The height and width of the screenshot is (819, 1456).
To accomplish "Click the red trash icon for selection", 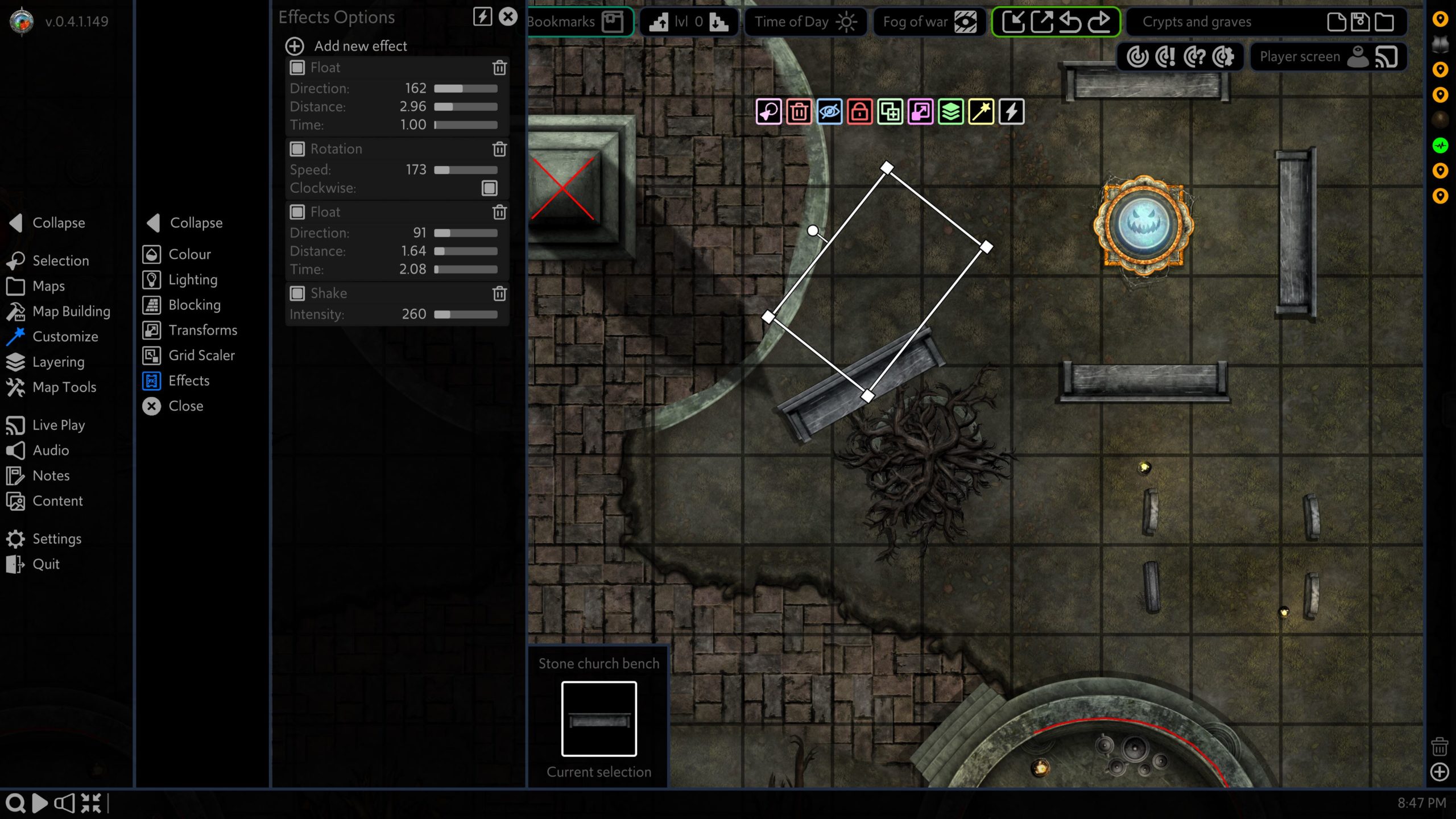I will point(799,111).
